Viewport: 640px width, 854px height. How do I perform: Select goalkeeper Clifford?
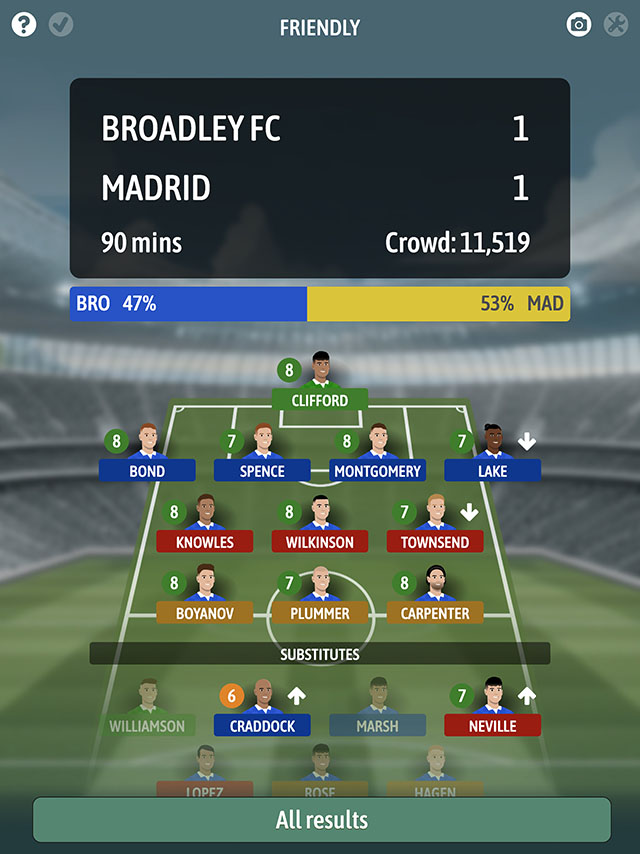pyautogui.click(x=320, y=400)
